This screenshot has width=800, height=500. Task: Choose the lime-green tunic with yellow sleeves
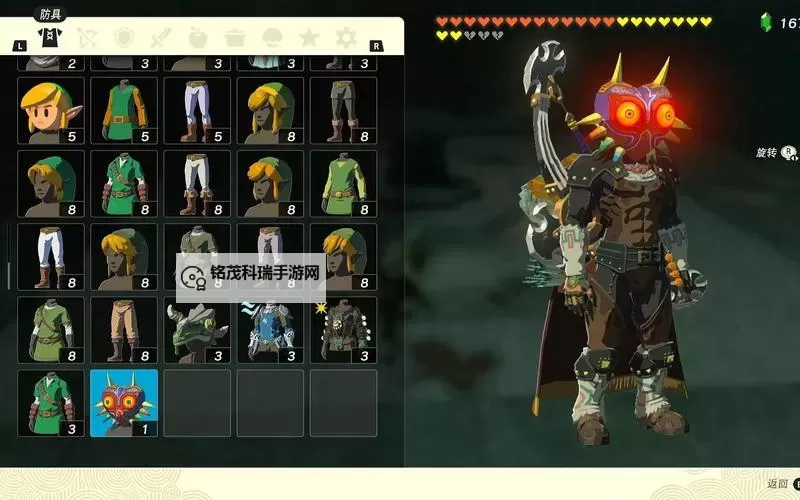[x=343, y=183]
